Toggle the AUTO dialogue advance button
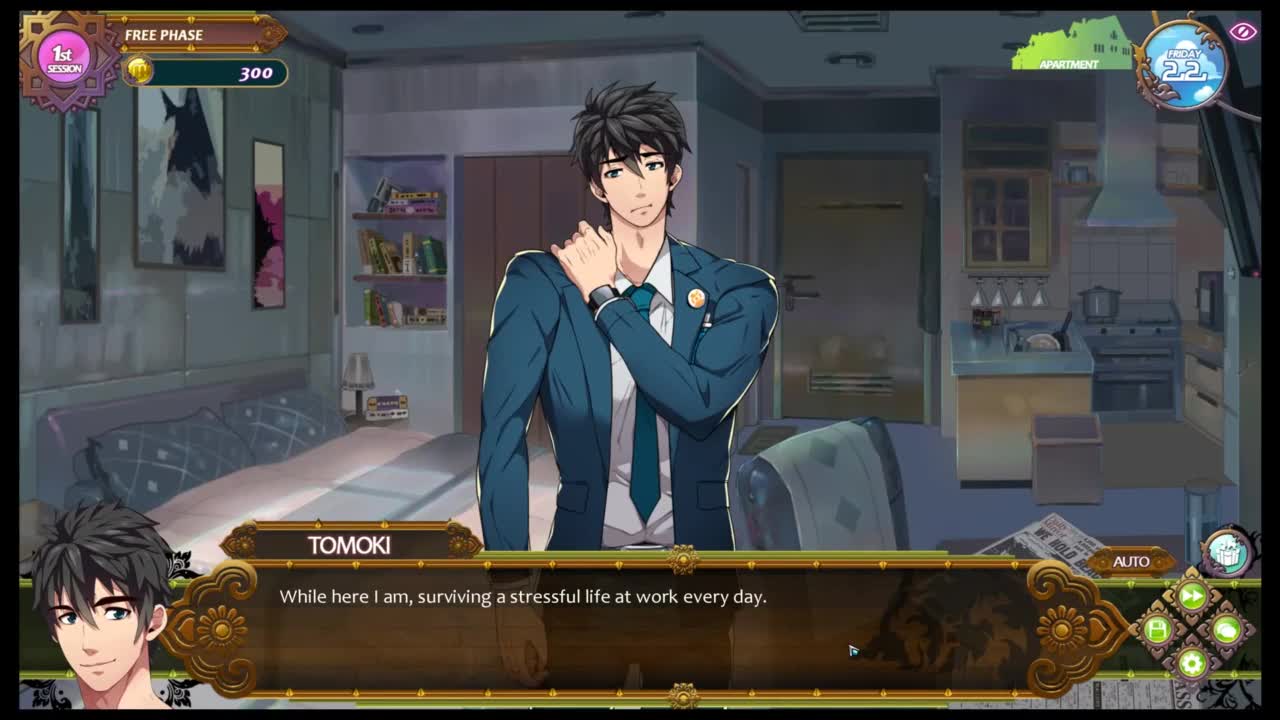This screenshot has height=720, width=1280. click(1131, 561)
